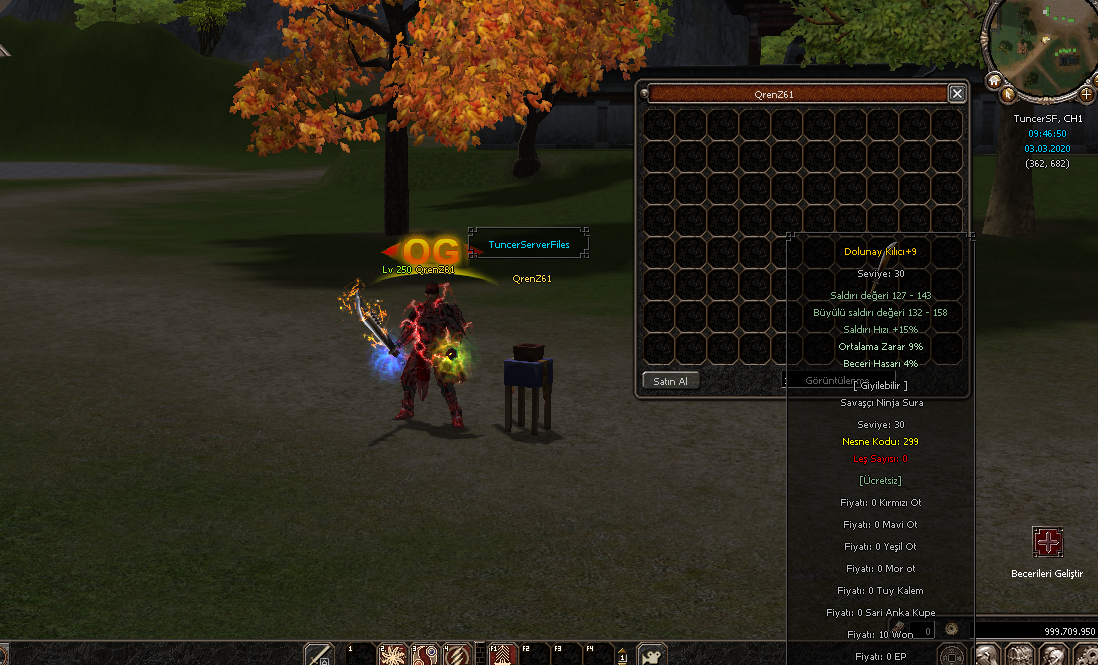This screenshot has width=1098, height=665.
Task: Toggle the camera button on the bottom bar
Action: point(652,655)
